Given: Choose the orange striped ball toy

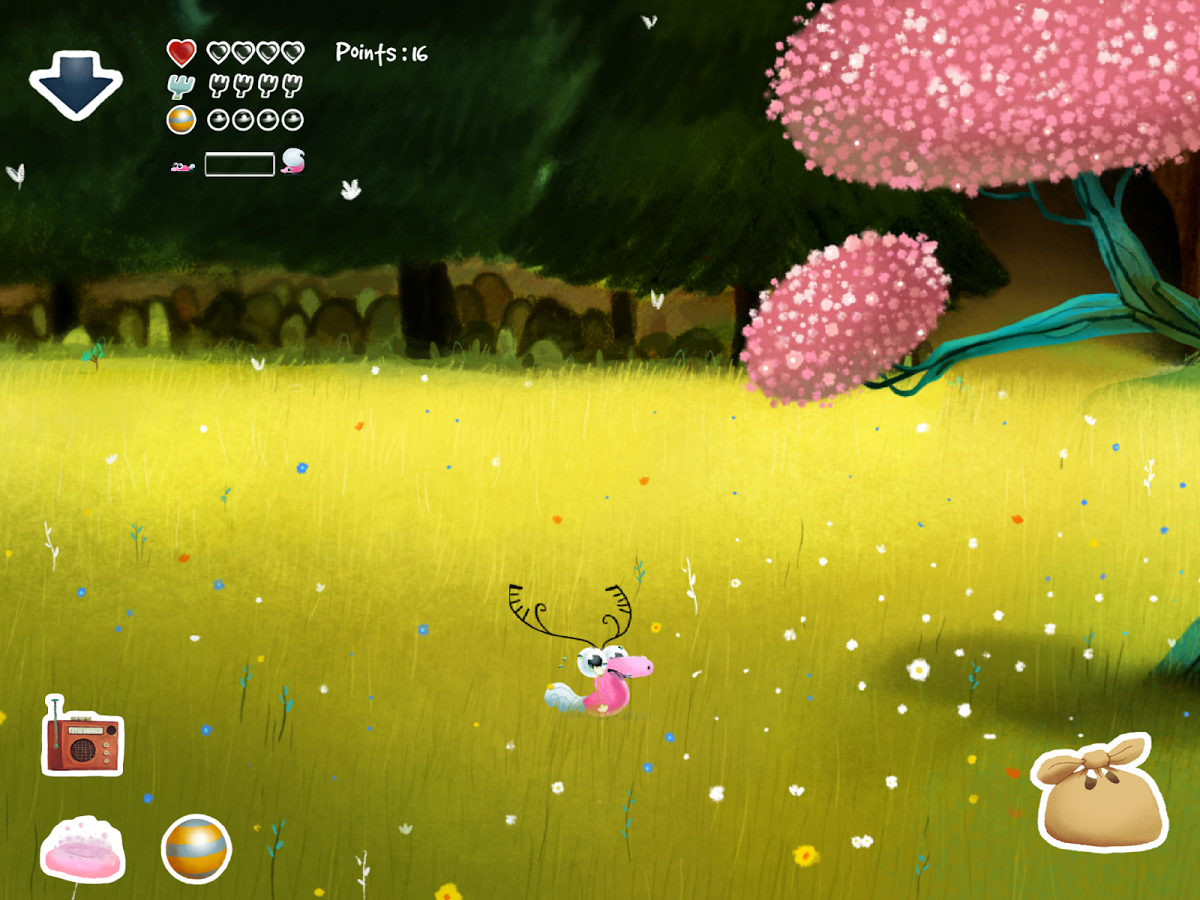Looking at the screenshot, I should pos(196,849).
